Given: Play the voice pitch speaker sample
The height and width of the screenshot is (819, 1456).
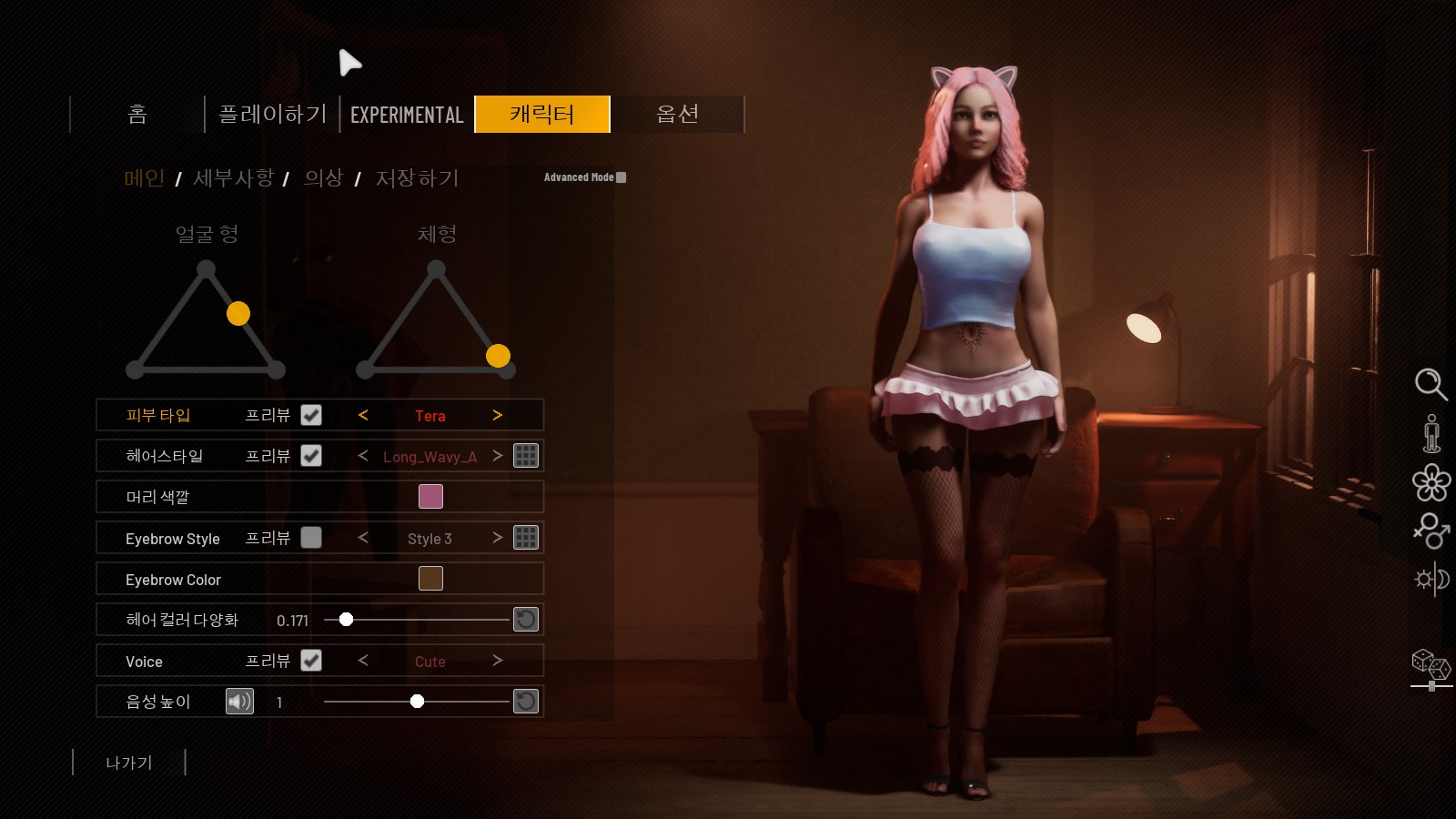Looking at the screenshot, I should (239, 702).
